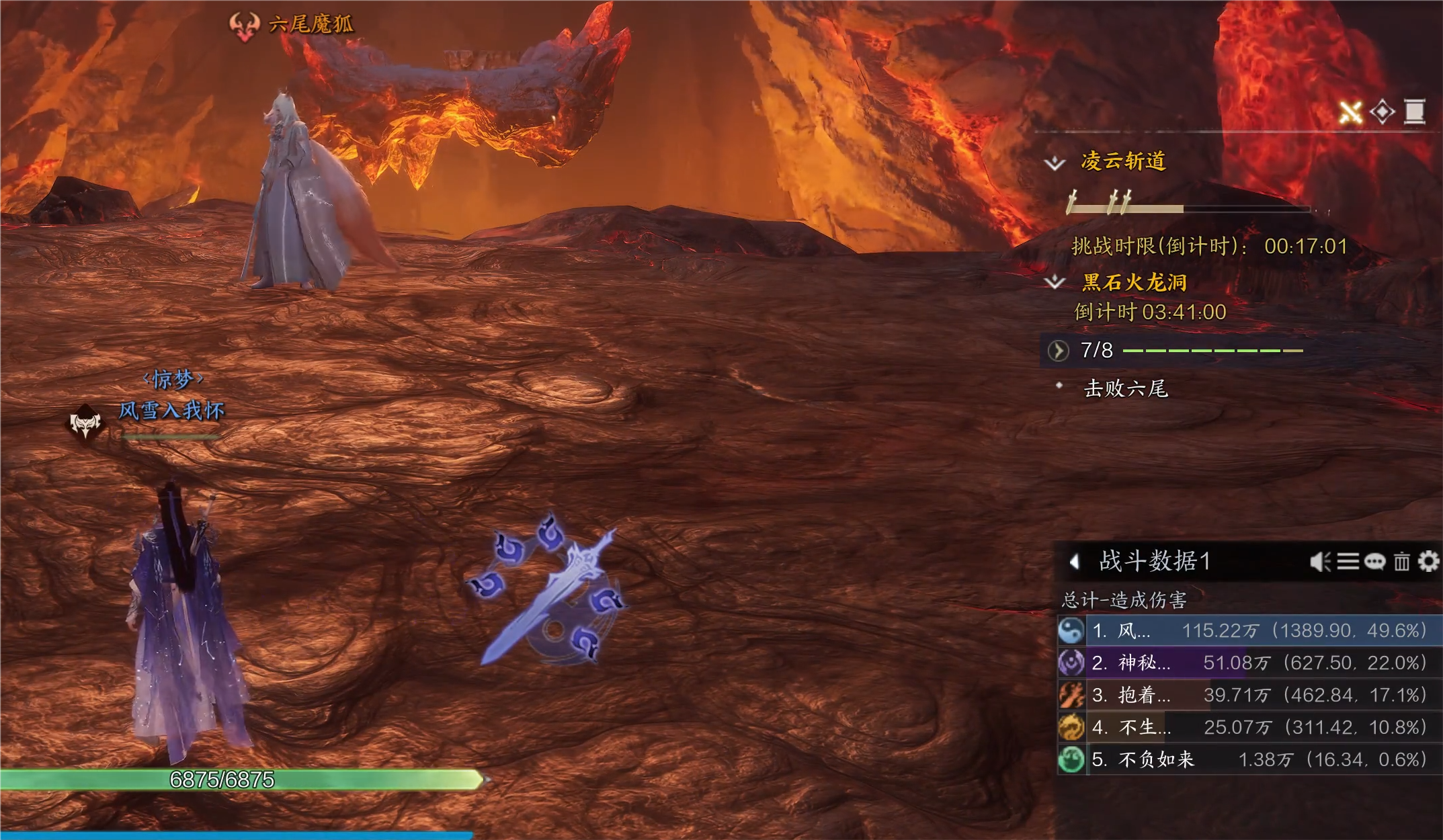This screenshot has width=1443, height=840.
Task: Click the left arrow beside 战斗数据1
Action: 1075,561
